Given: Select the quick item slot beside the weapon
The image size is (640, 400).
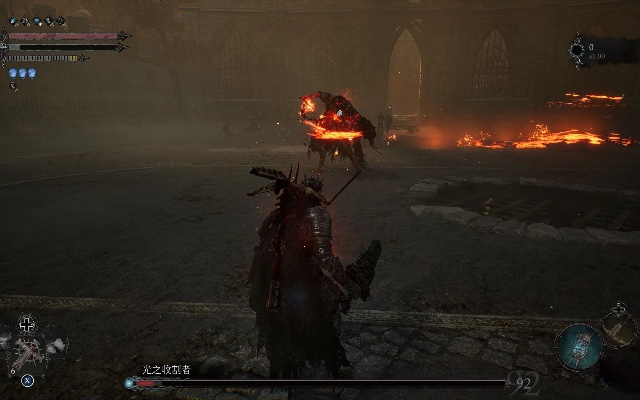Looking at the screenshot, I should click(55, 347).
